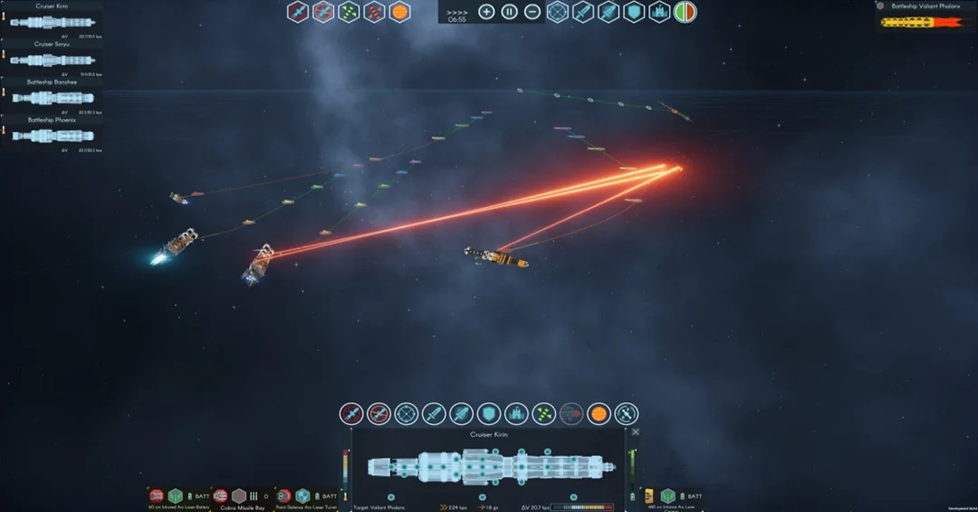Screen dimensions: 978x512
Task: Click the red diverging arrows icon in top bar
Action: click(374, 12)
